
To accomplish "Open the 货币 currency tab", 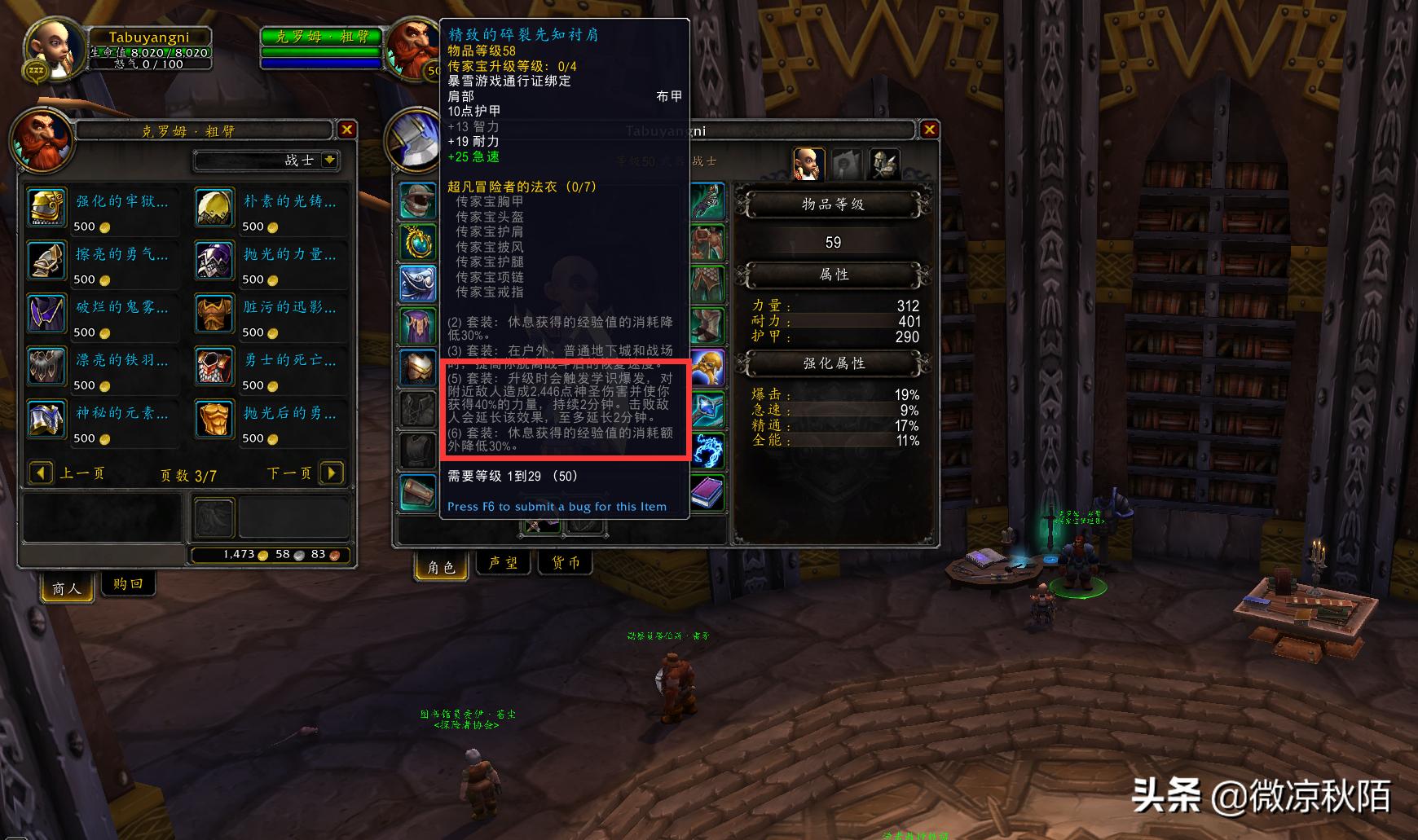I will 565,562.
